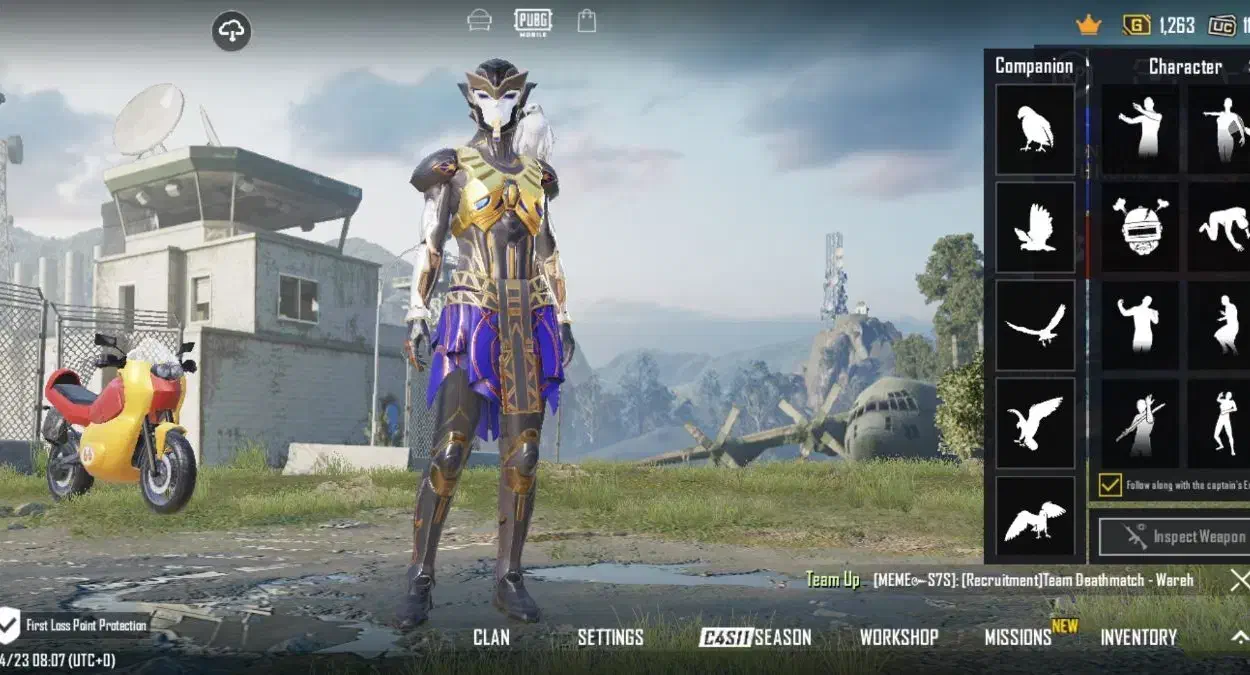Toggle the follow captain's emote checkbox
Screen dimensions: 1250x675
(1110, 485)
